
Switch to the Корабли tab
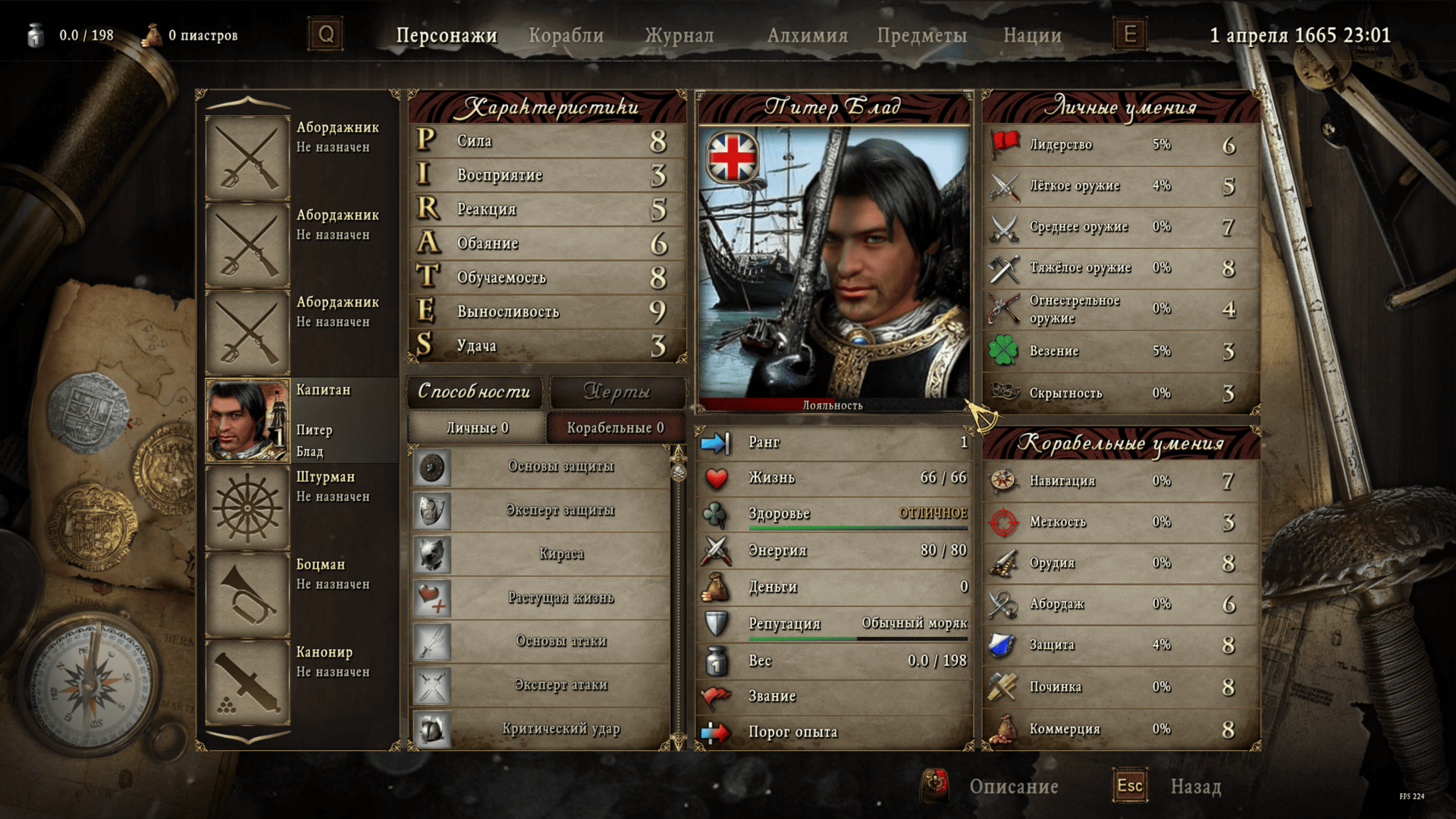566,36
